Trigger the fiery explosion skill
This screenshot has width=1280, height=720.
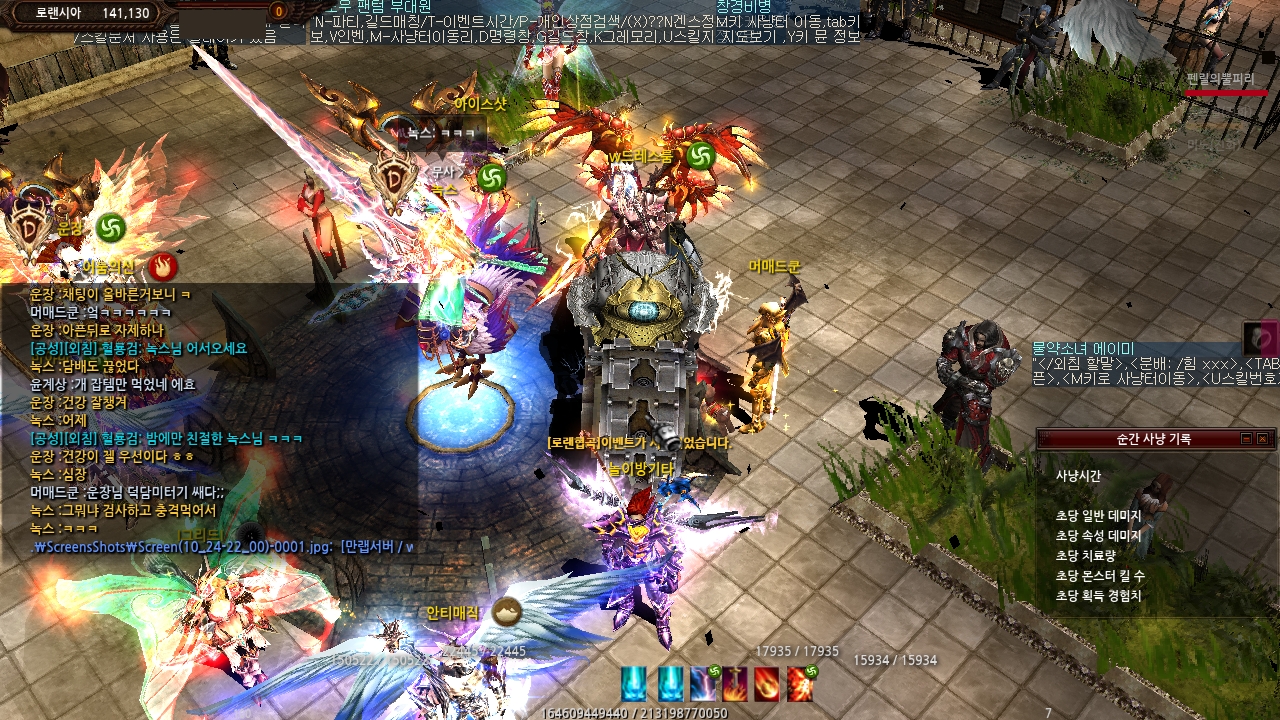pos(799,684)
